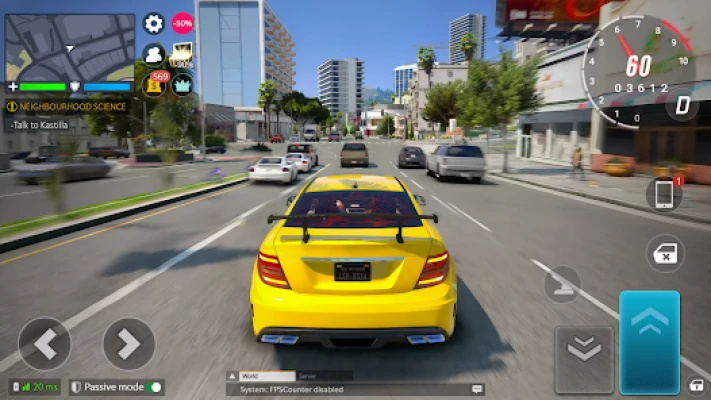Toggle Passive mode switch
Viewport: 711px width, 400px height.
tap(154, 387)
